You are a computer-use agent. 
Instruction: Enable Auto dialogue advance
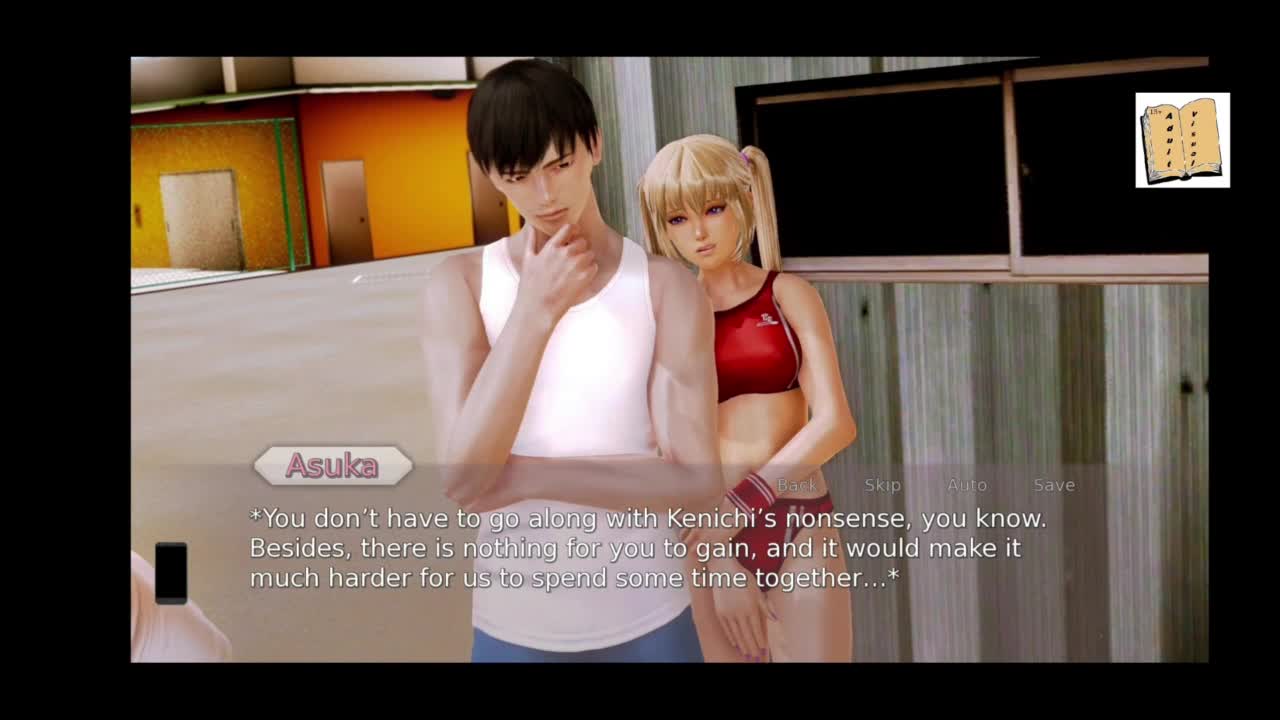coord(967,485)
